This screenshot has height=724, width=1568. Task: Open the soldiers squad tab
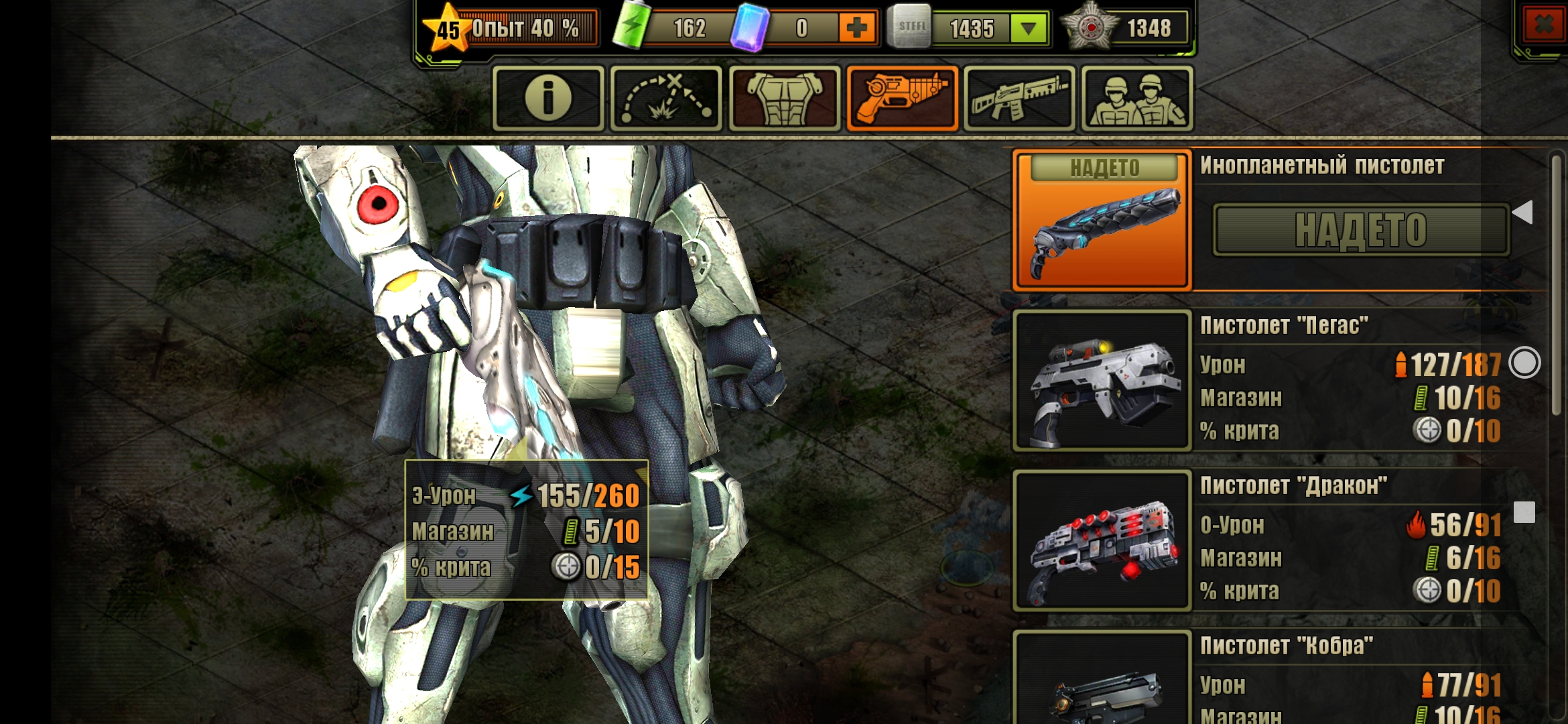[x=1136, y=99]
